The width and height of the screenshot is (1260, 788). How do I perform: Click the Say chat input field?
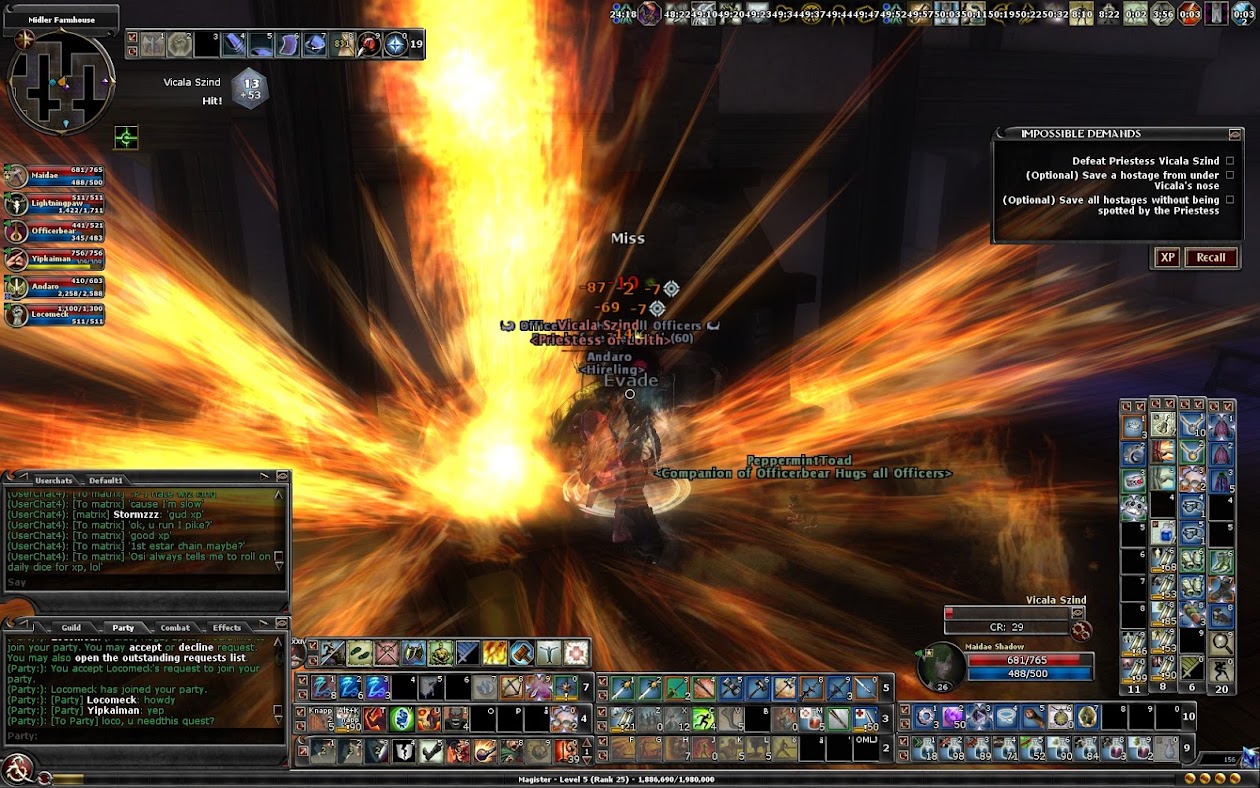pyautogui.click(x=140, y=582)
